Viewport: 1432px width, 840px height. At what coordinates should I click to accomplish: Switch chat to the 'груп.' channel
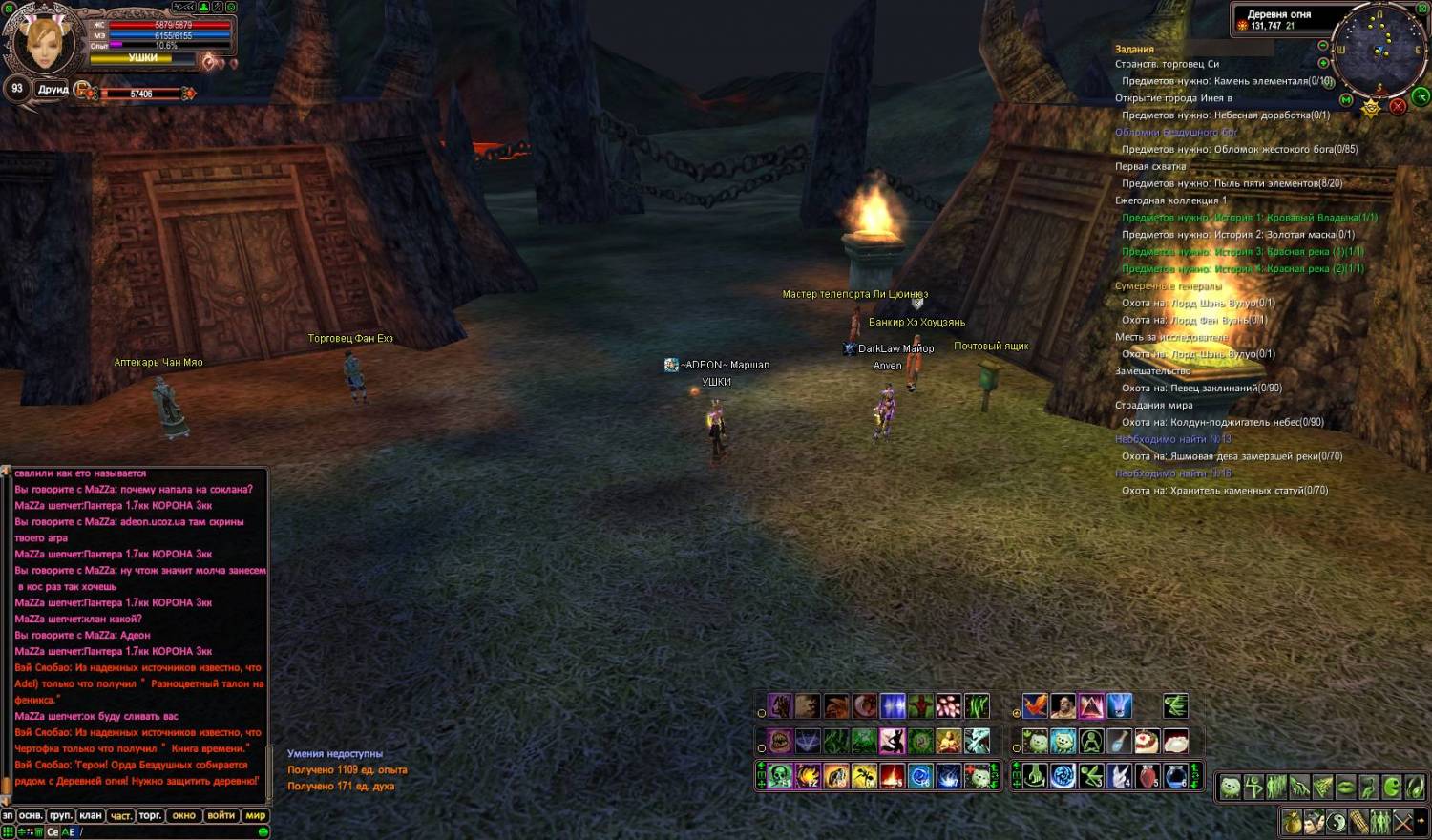coord(61,815)
